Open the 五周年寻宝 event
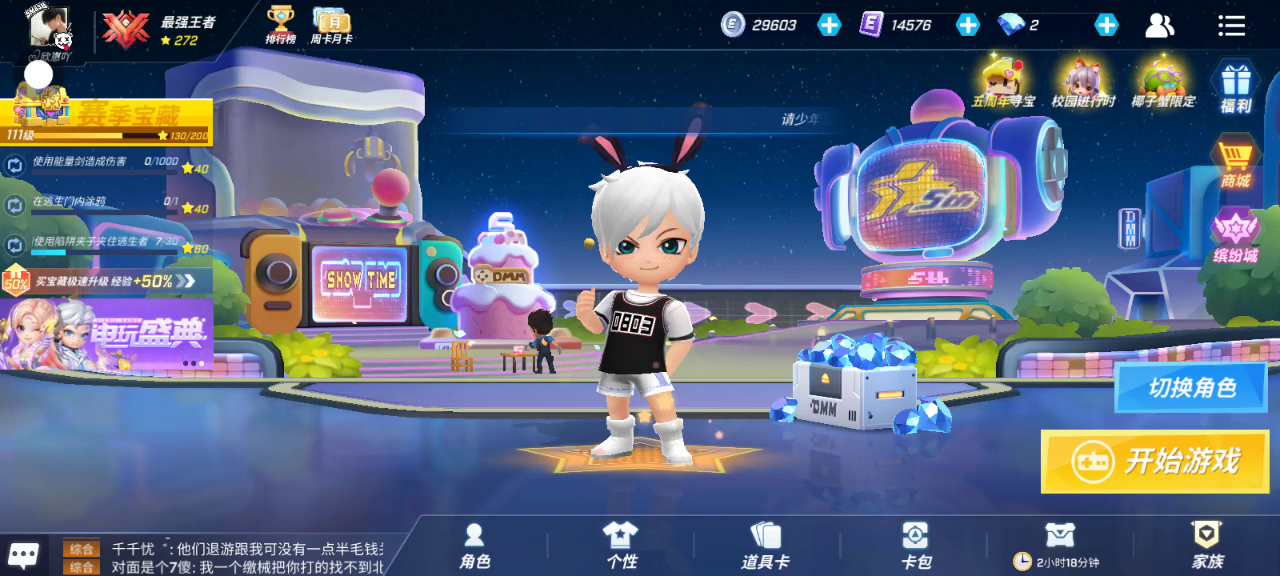Image resolution: width=1280 pixels, height=576 pixels. [1003, 82]
